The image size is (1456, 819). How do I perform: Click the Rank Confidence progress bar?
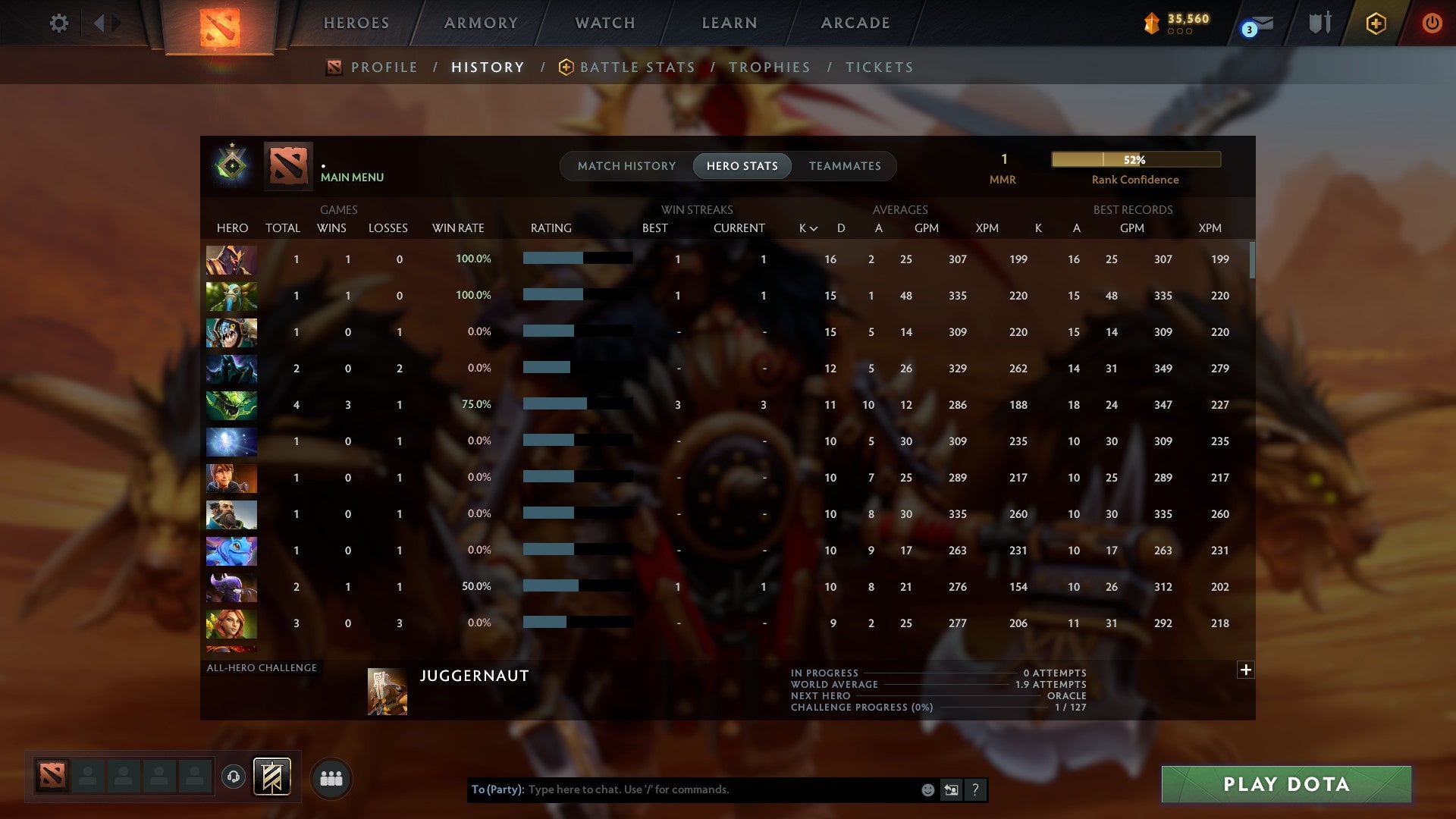coord(1135,159)
